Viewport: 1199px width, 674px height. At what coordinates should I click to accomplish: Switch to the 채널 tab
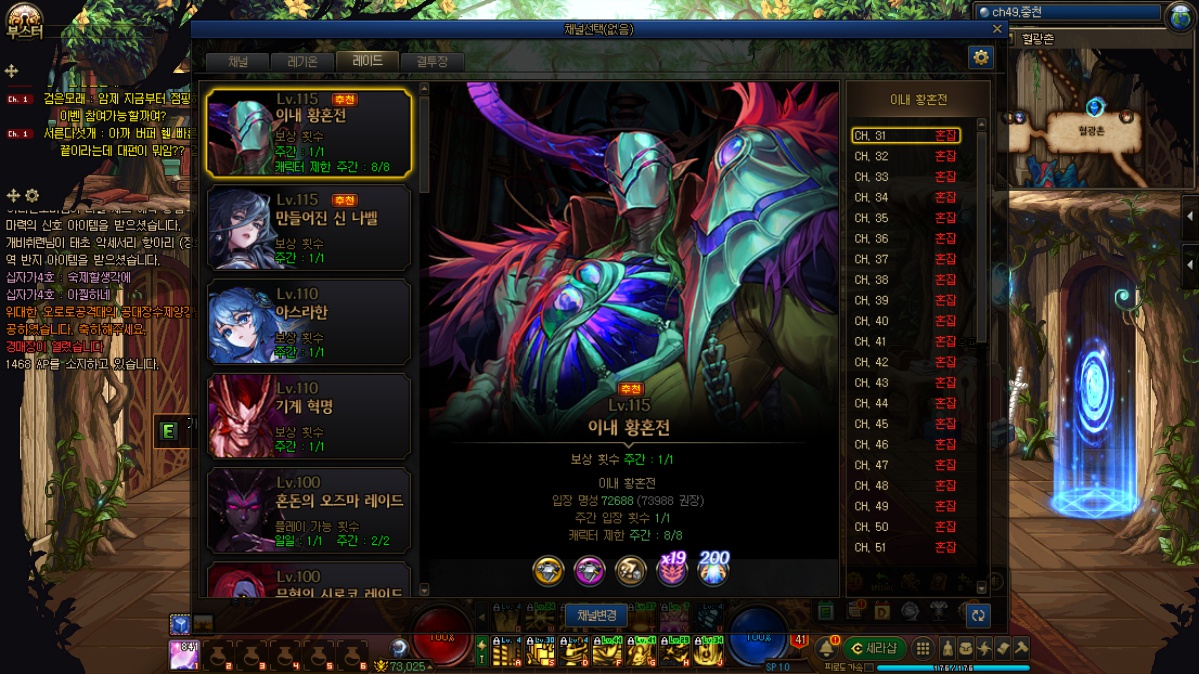coord(238,62)
